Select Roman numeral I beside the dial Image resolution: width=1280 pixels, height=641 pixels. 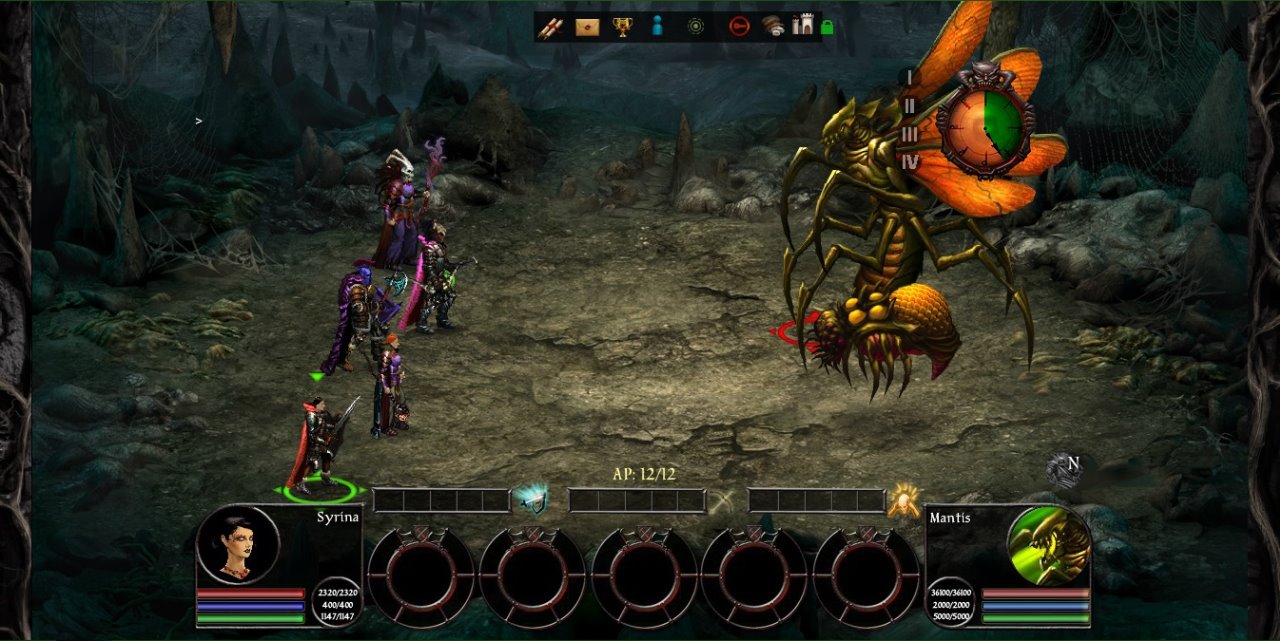909,77
